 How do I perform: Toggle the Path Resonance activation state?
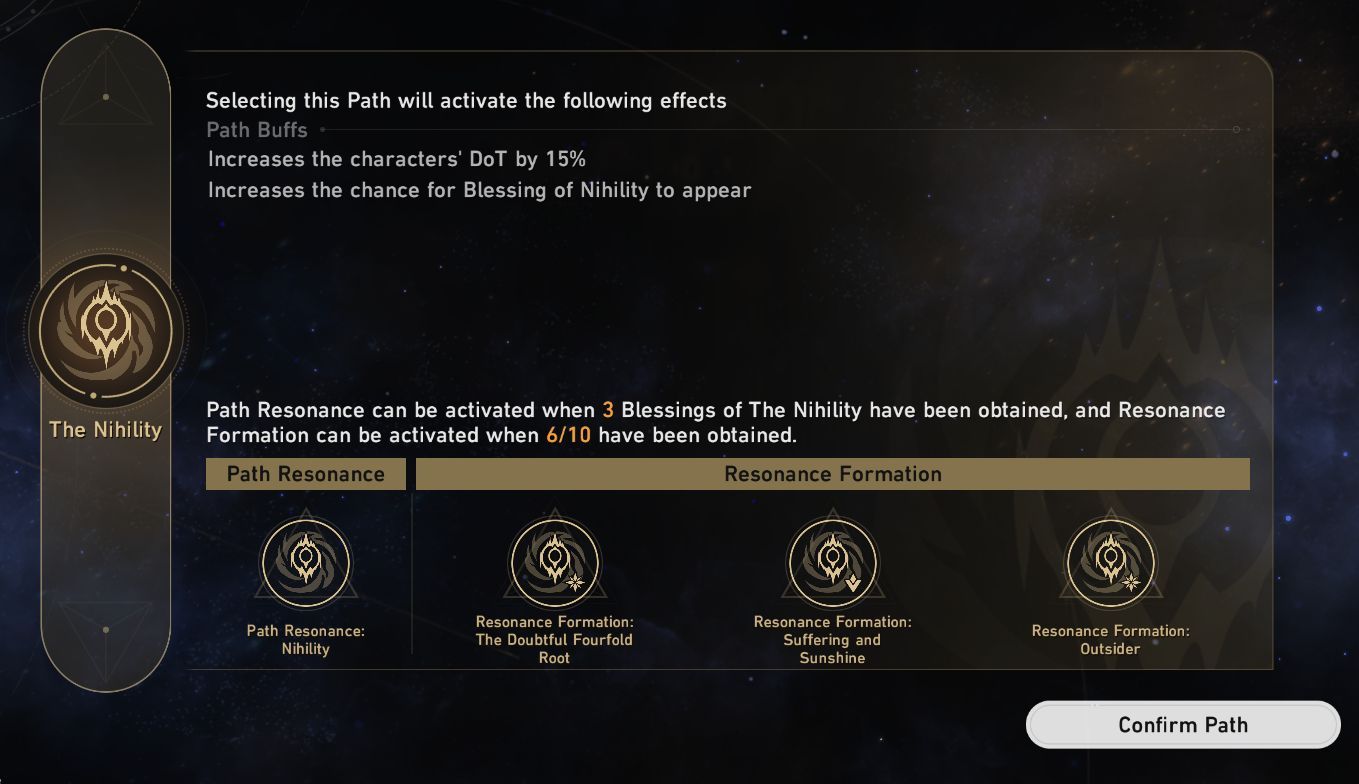pyautogui.click(x=305, y=561)
